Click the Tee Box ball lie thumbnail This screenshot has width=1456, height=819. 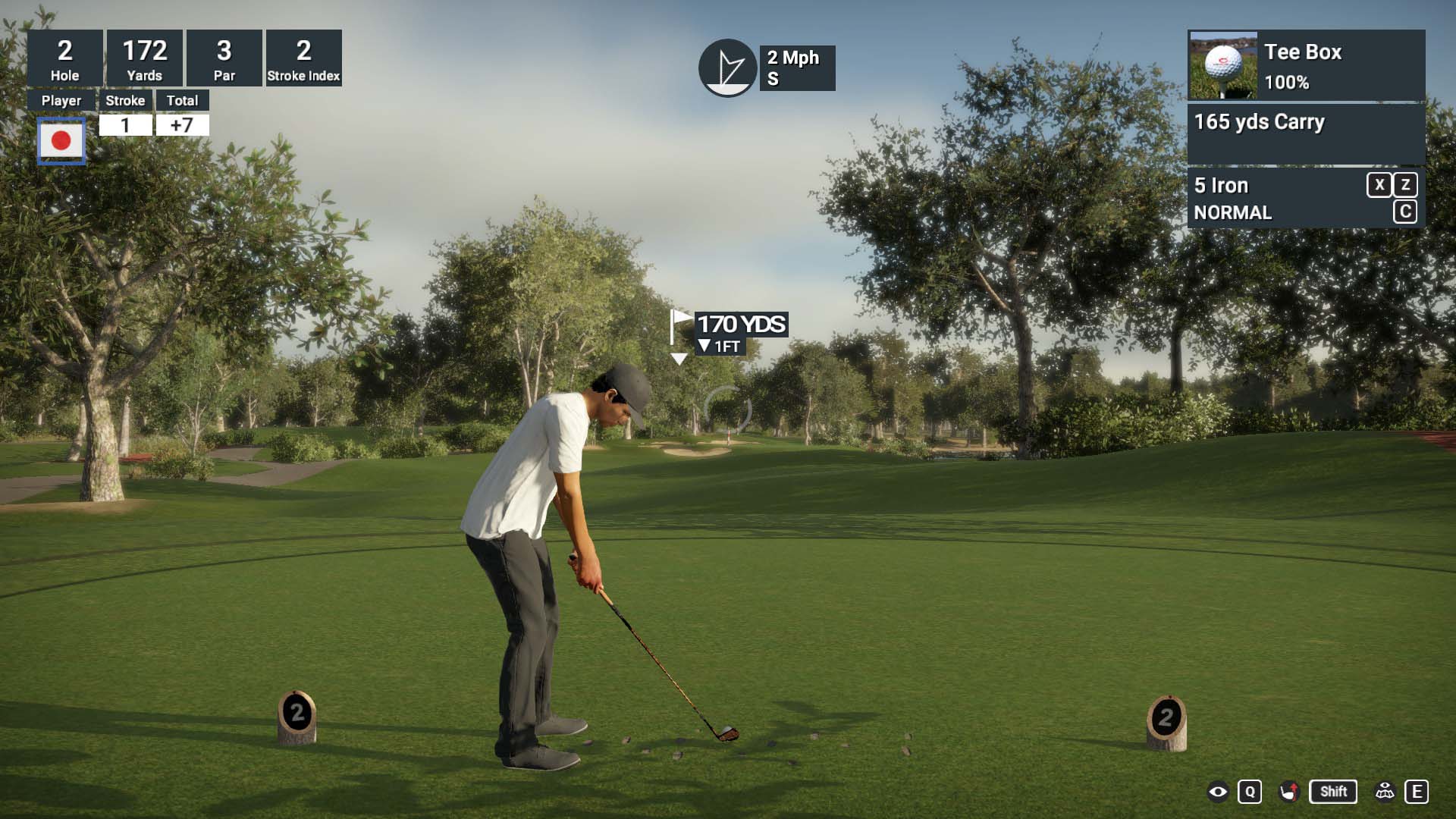tap(1222, 65)
